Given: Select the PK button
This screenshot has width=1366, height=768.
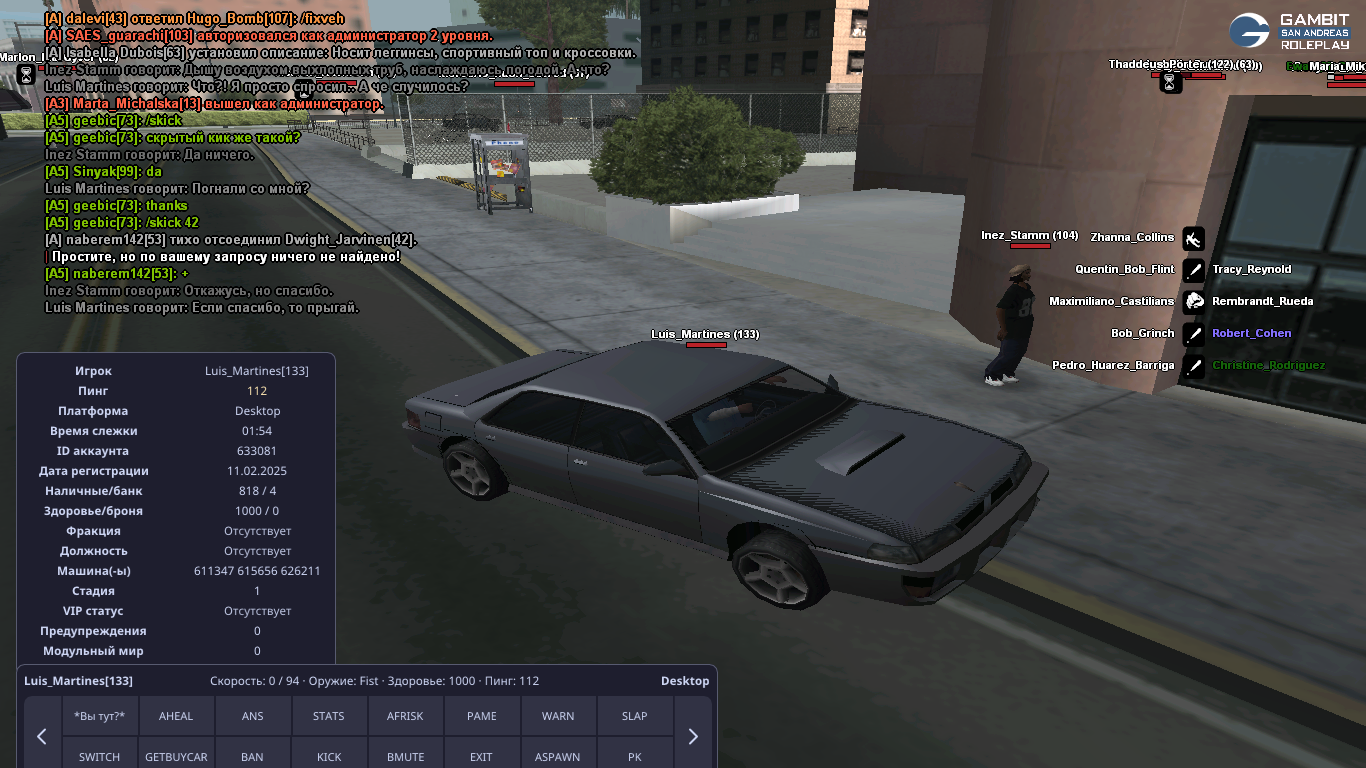Looking at the screenshot, I should click(634, 756).
